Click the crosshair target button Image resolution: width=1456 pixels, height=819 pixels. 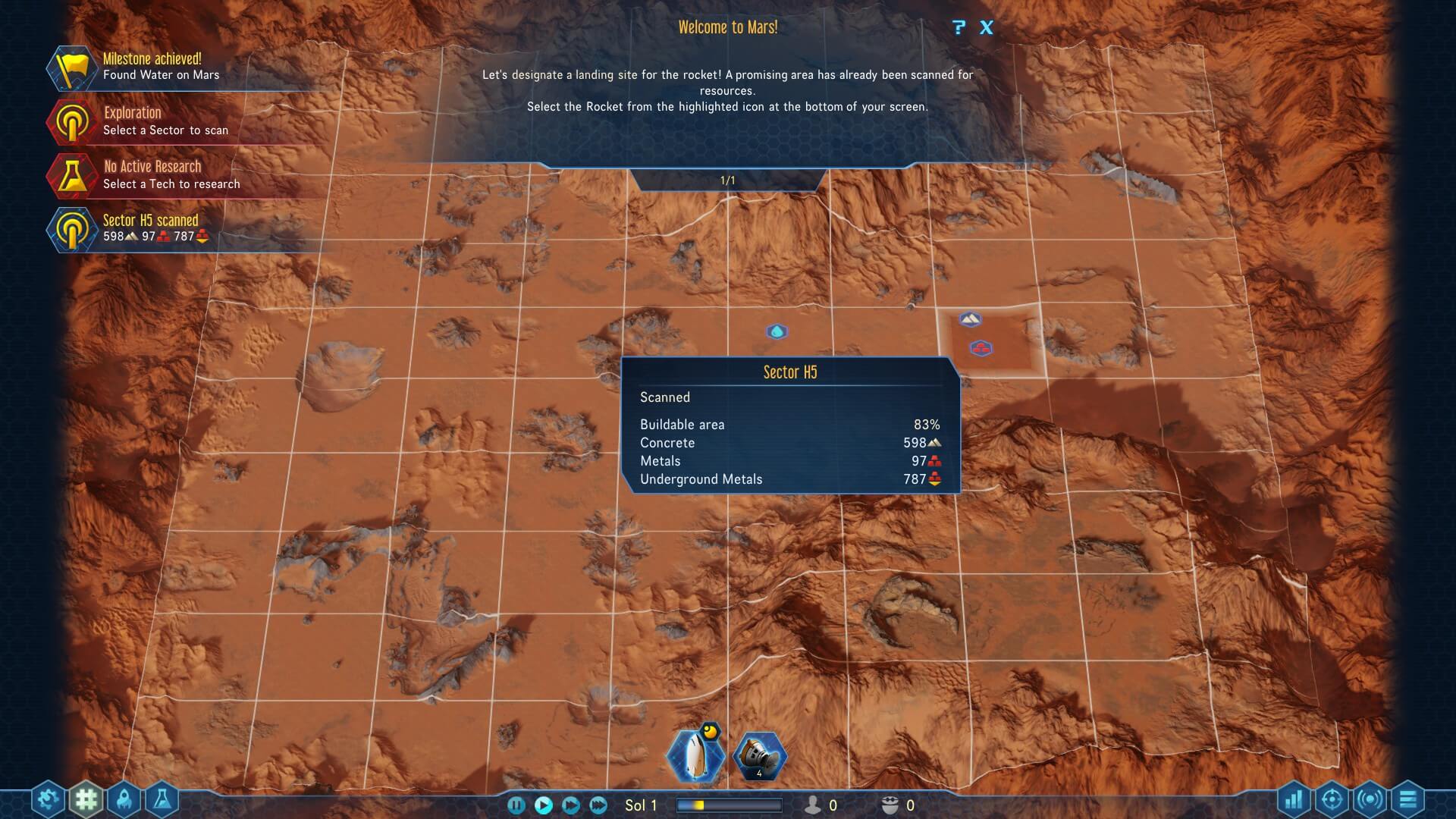(1332, 799)
